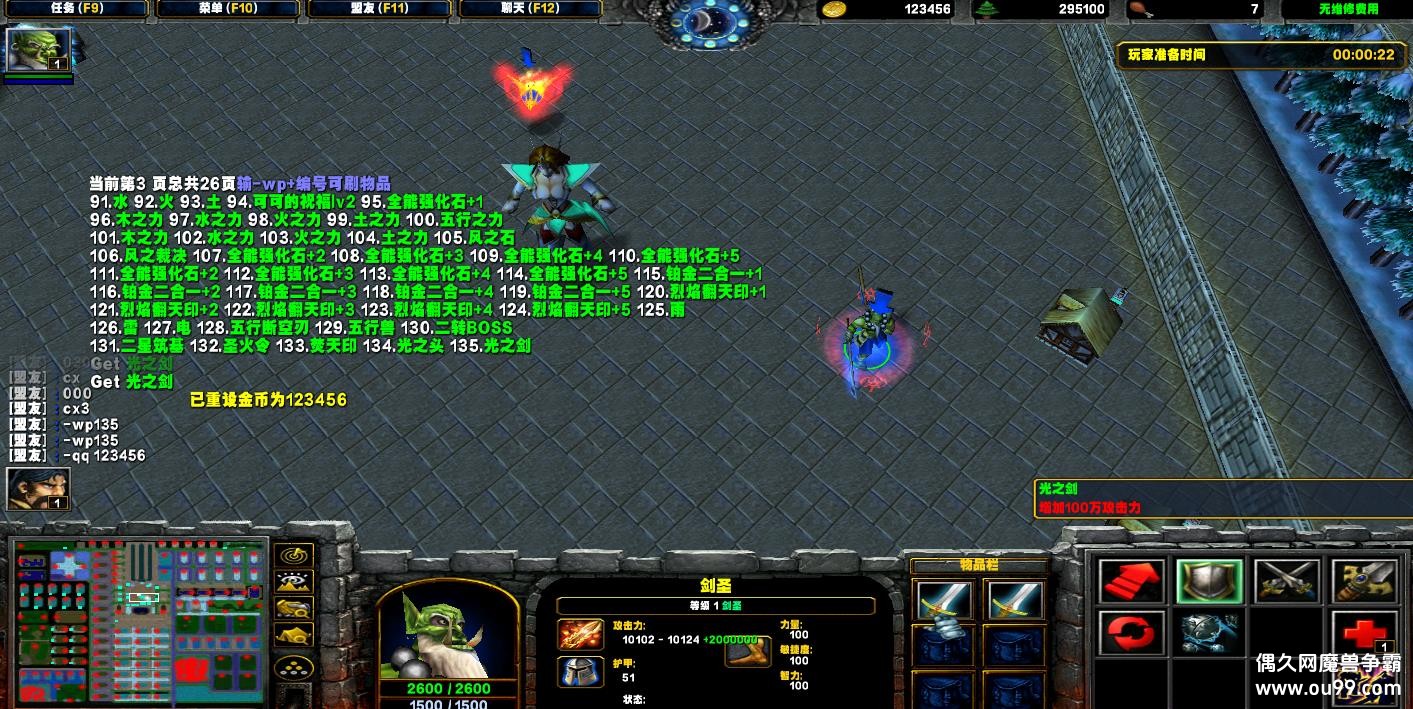This screenshot has width=1413, height=709.
Task: Select the shield command icon
Action: 1209,581
